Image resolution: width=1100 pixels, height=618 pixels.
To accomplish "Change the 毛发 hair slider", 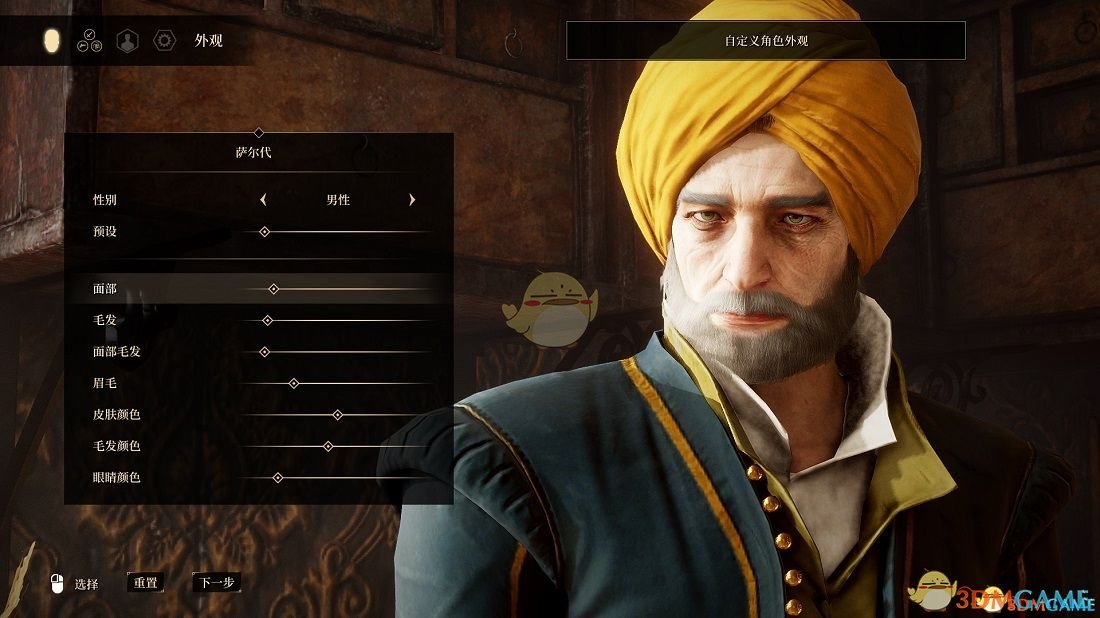I will [x=267, y=320].
